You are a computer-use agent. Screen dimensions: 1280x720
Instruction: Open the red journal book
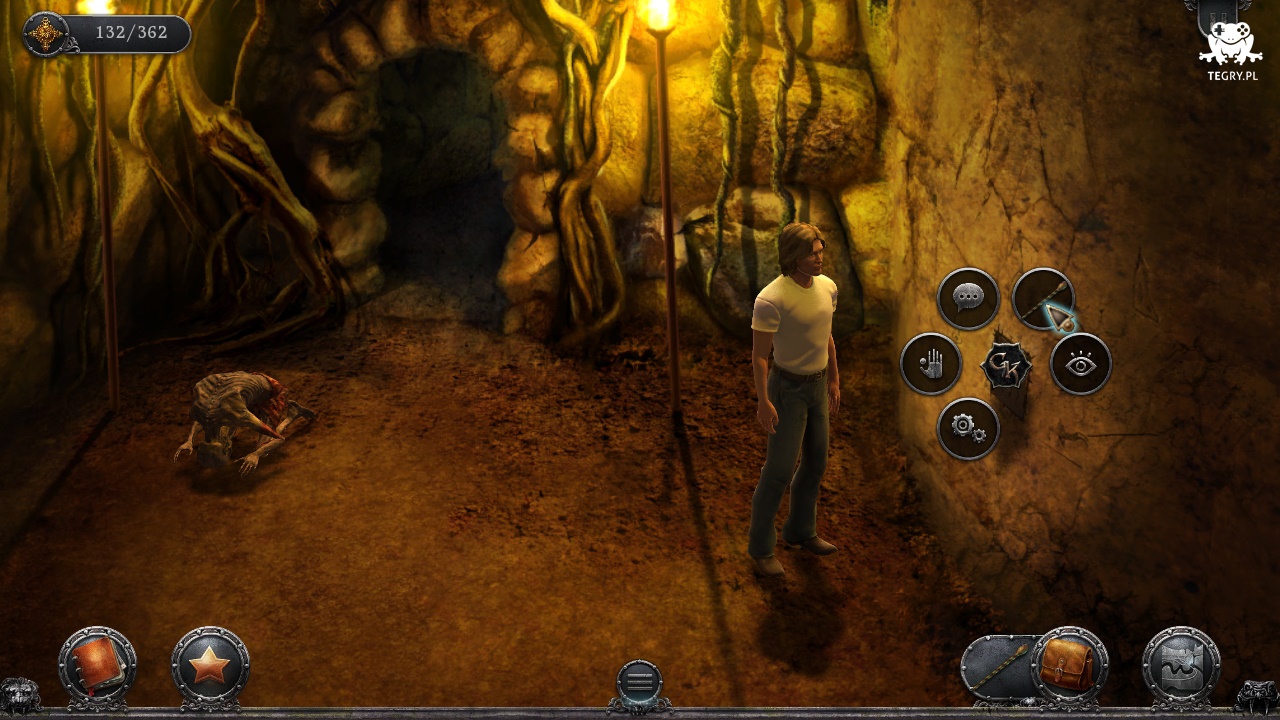97,664
